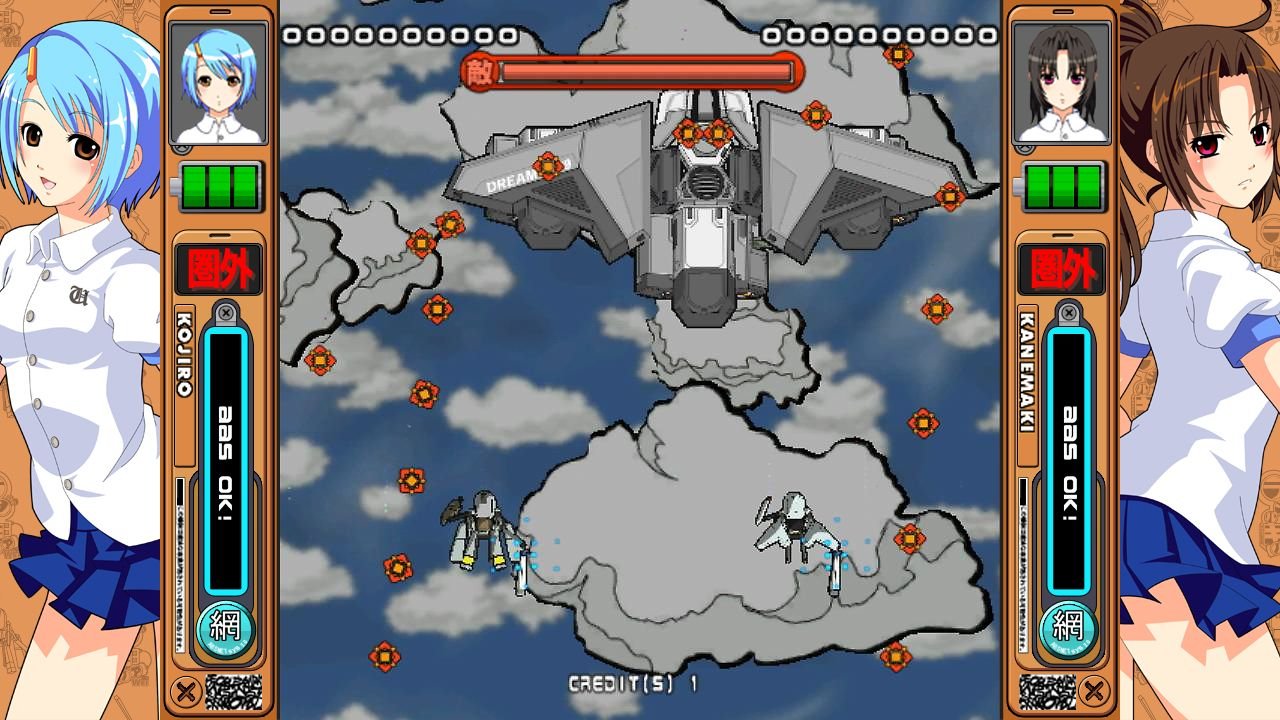Activate the 網 net button on Kojiro's panel
1280x720 pixels.
(x=227, y=627)
